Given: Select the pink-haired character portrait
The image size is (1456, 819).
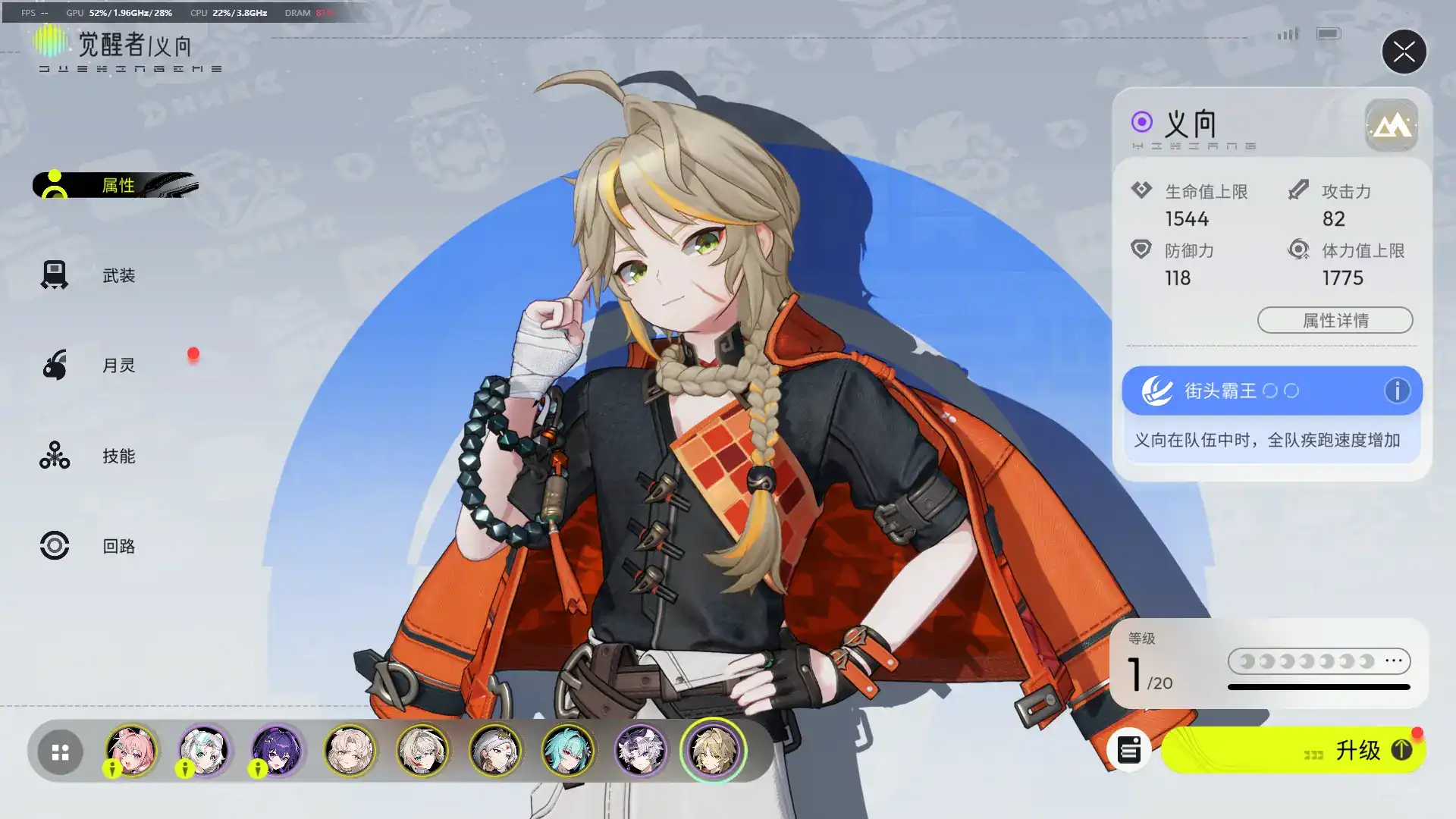Looking at the screenshot, I should (x=131, y=751).
